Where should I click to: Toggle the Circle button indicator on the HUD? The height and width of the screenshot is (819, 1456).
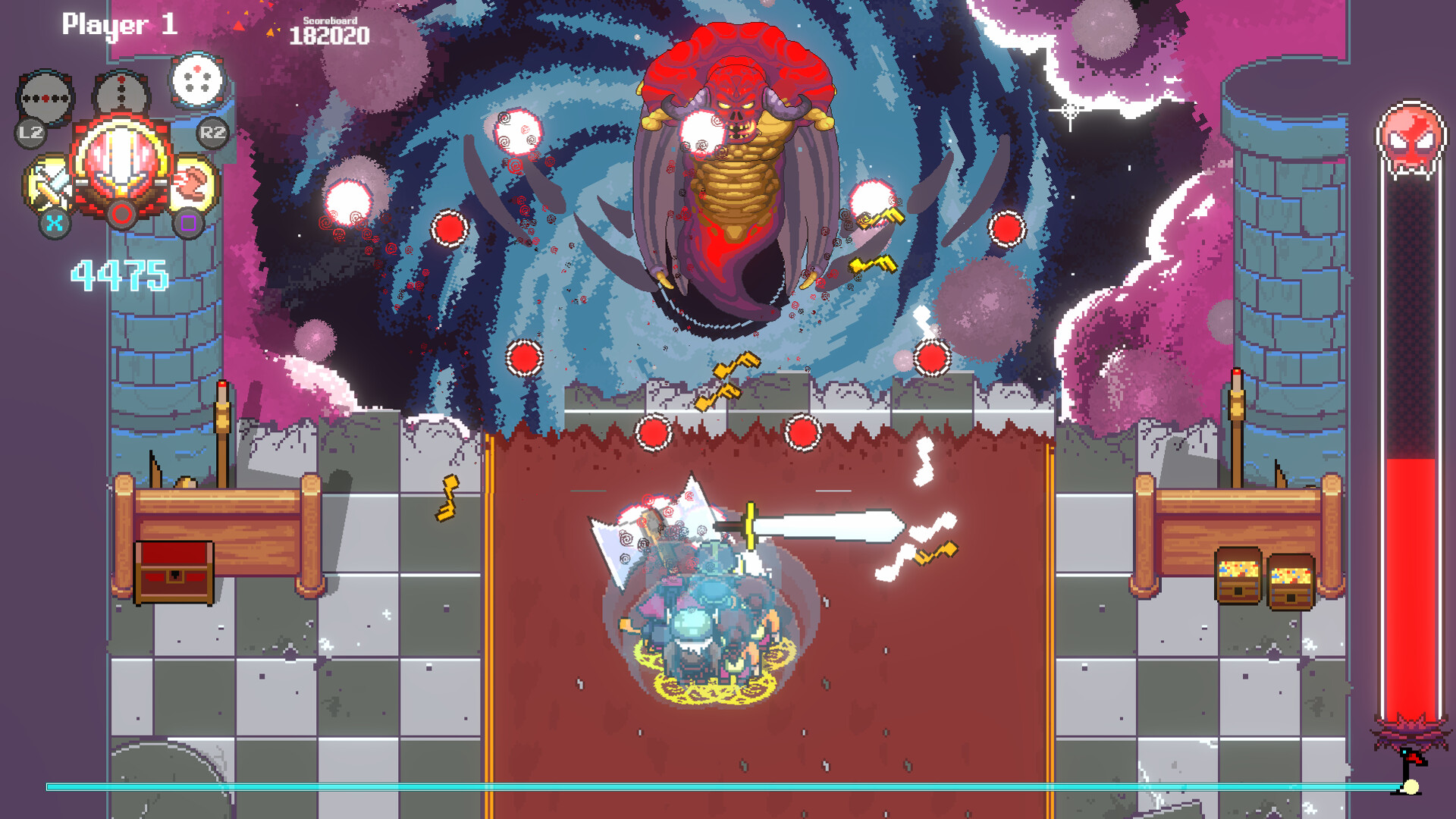(121, 216)
